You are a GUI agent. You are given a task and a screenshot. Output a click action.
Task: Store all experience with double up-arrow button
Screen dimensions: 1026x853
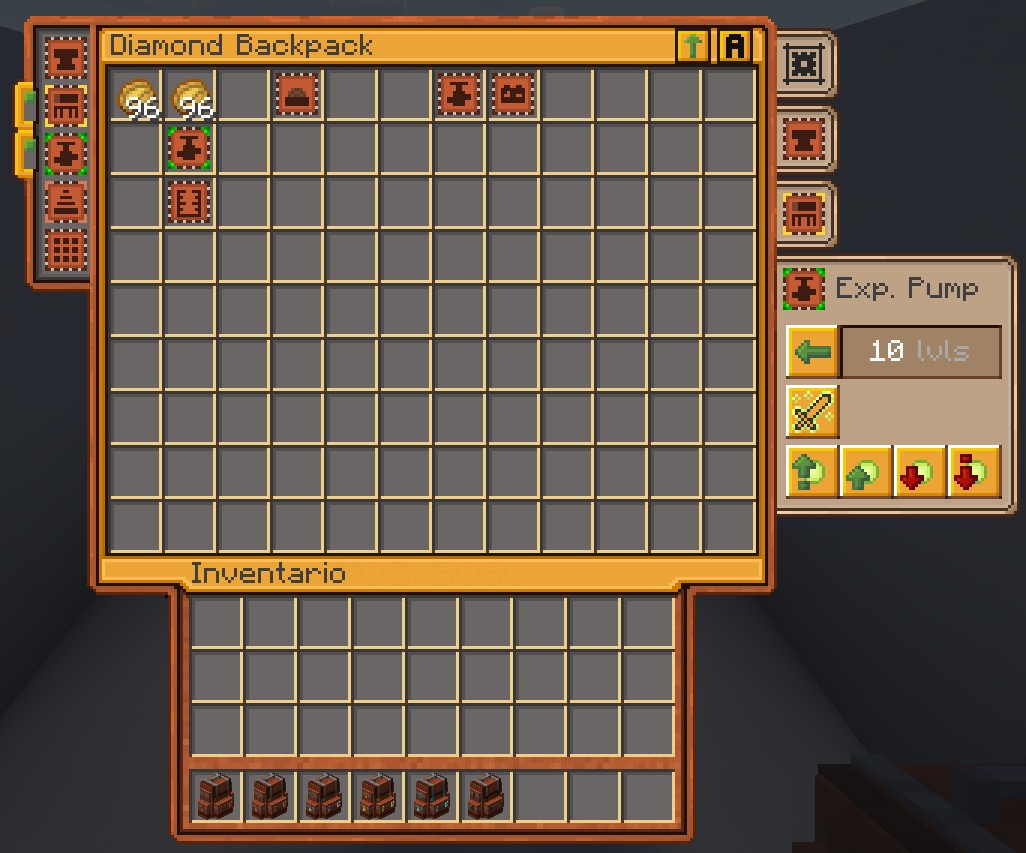[811, 471]
